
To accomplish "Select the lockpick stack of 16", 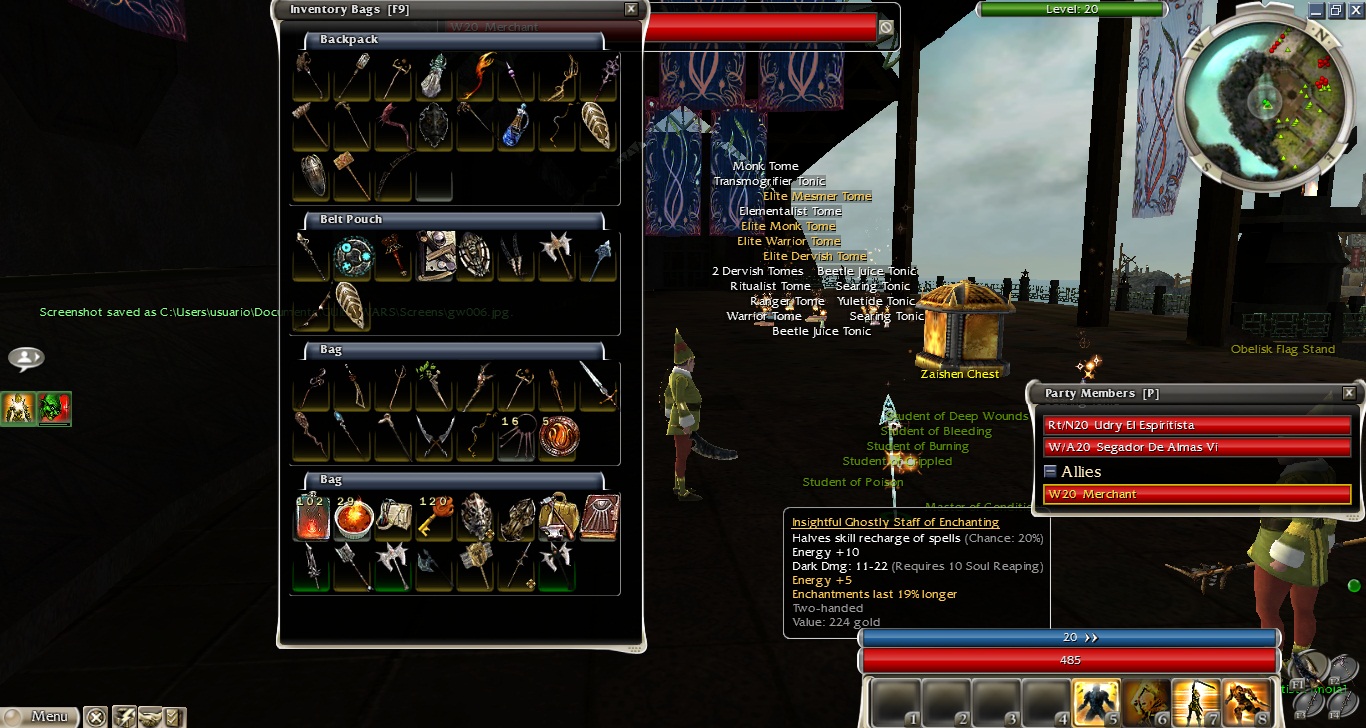I will coord(516,437).
